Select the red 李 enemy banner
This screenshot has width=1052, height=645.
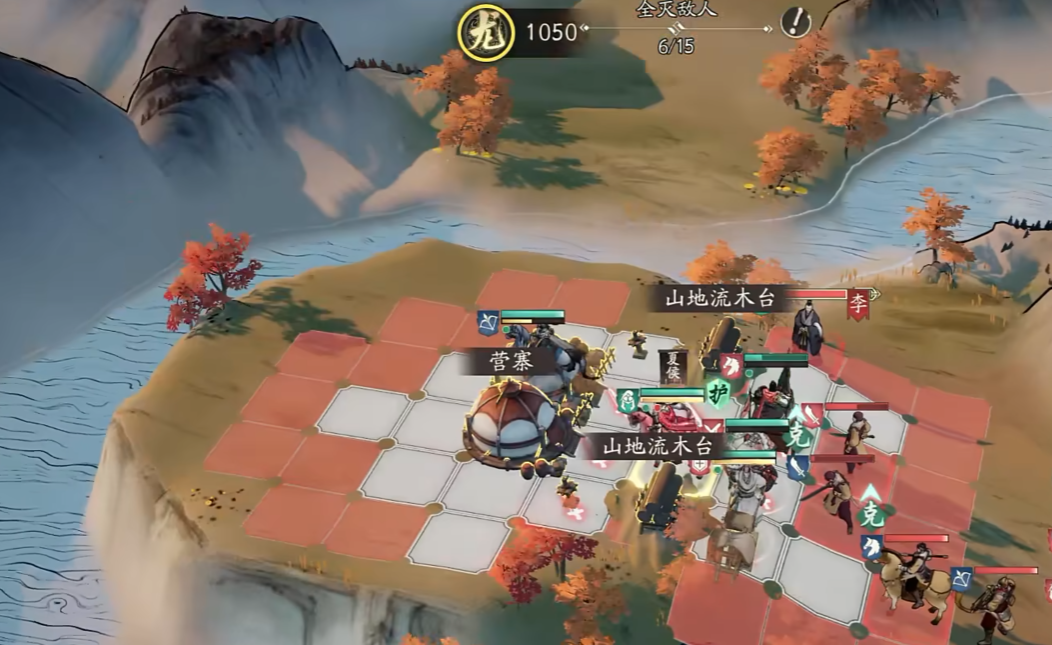858,303
